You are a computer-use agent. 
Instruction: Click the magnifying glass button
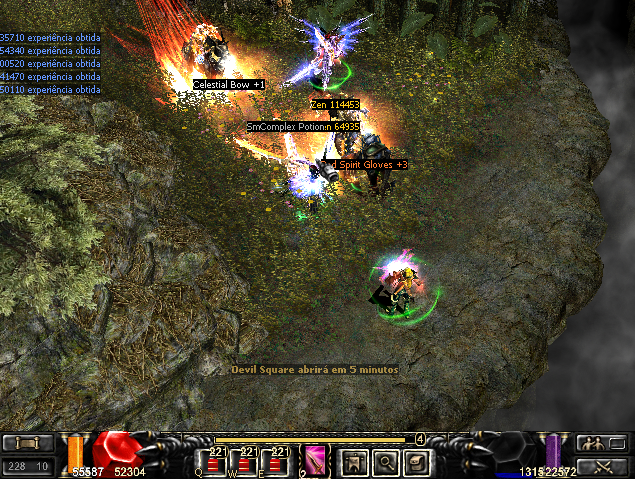click(x=385, y=461)
